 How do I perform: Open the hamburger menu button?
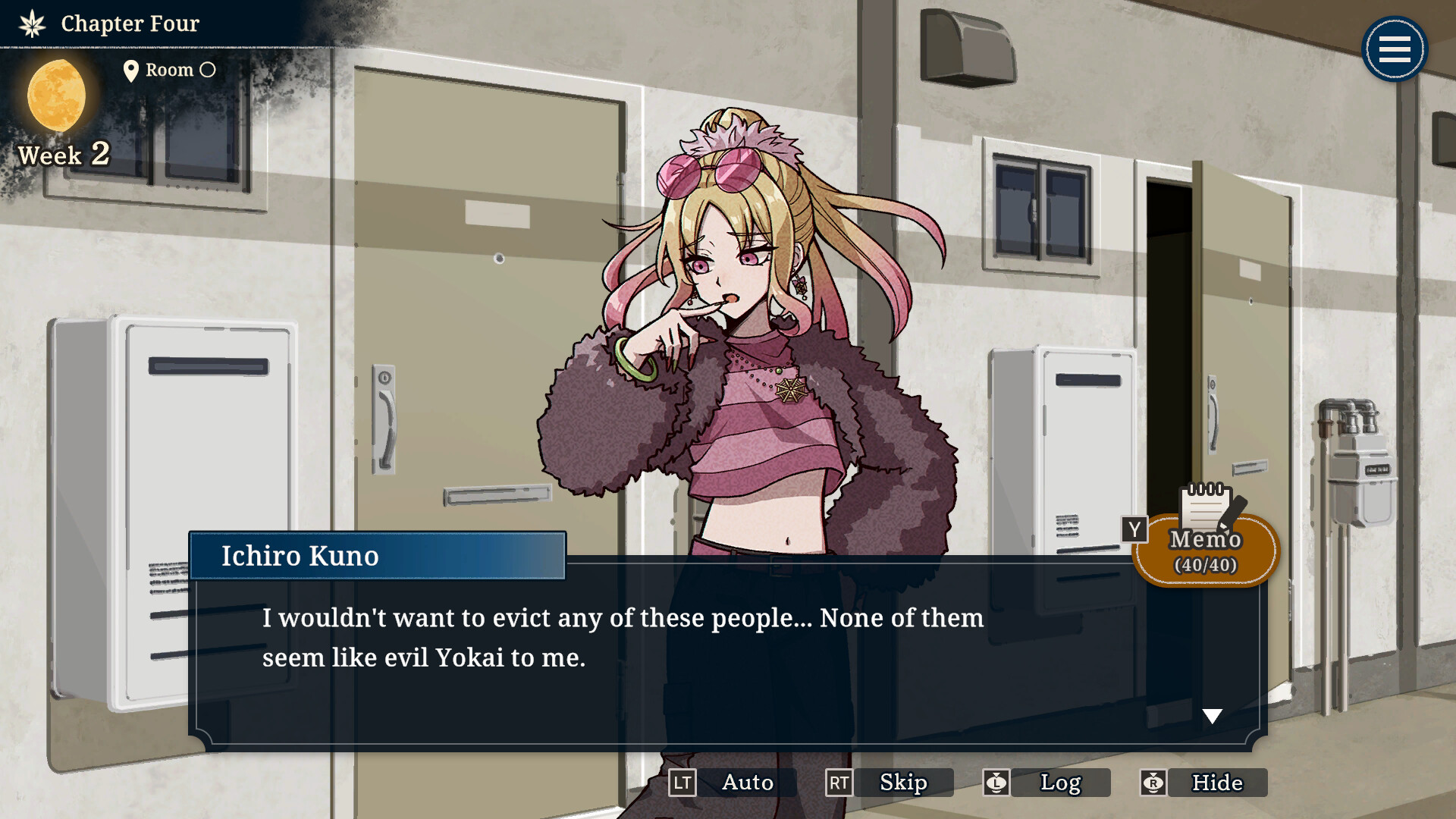[x=1394, y=50]
